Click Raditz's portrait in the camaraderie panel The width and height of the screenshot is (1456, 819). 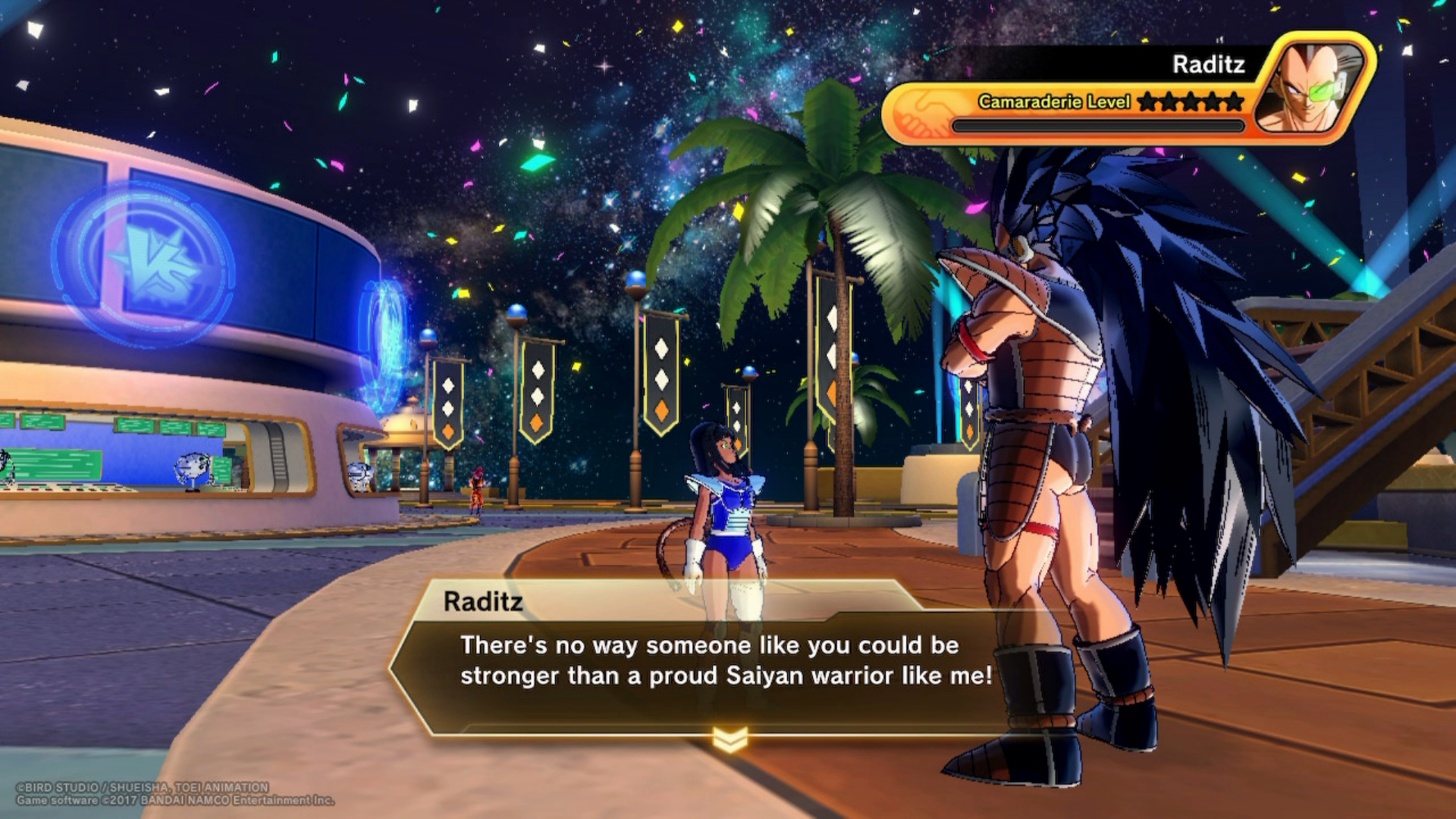tap(1311, 86)
